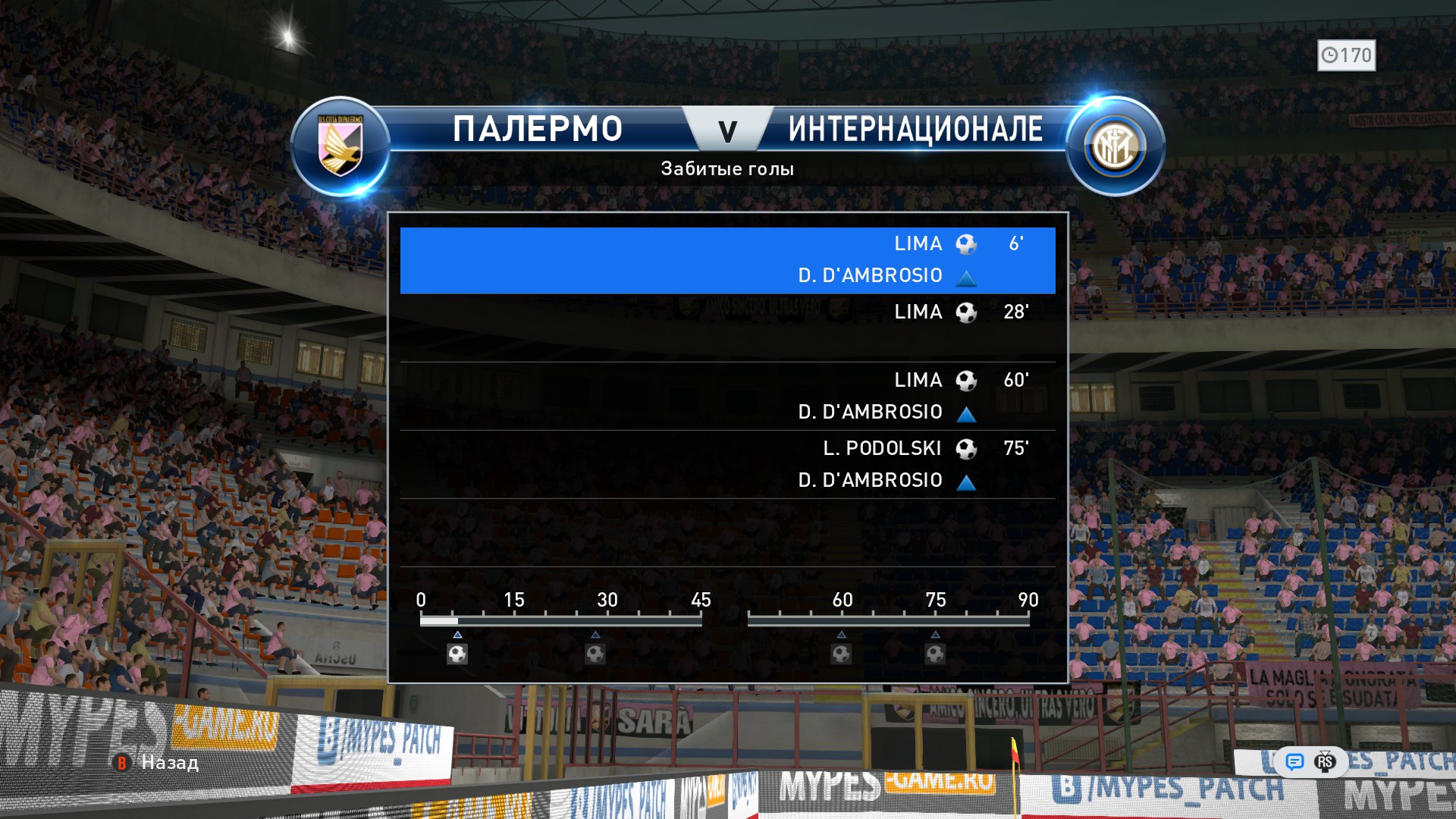This screenshot has width=1456, height=819.
Task: Select L. Podolski's 75th-minute goal
Action: click(x=727, y=464)
